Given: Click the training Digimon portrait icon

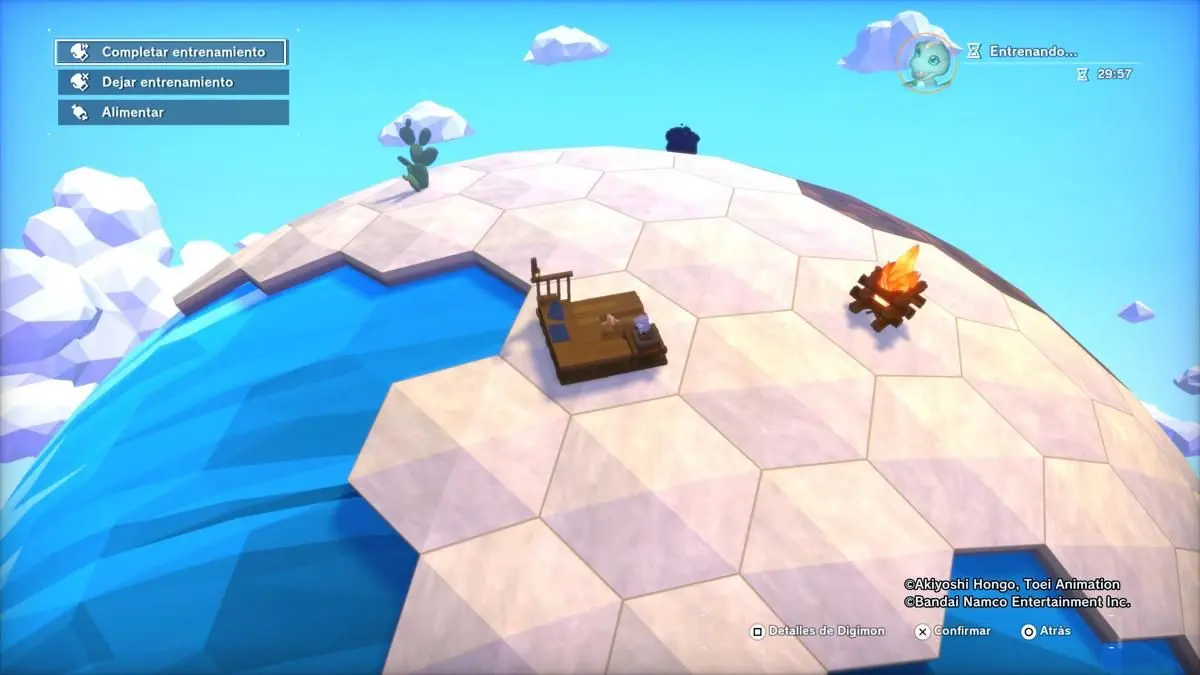Looking at the screenshot, I should (x=927, y=61).
